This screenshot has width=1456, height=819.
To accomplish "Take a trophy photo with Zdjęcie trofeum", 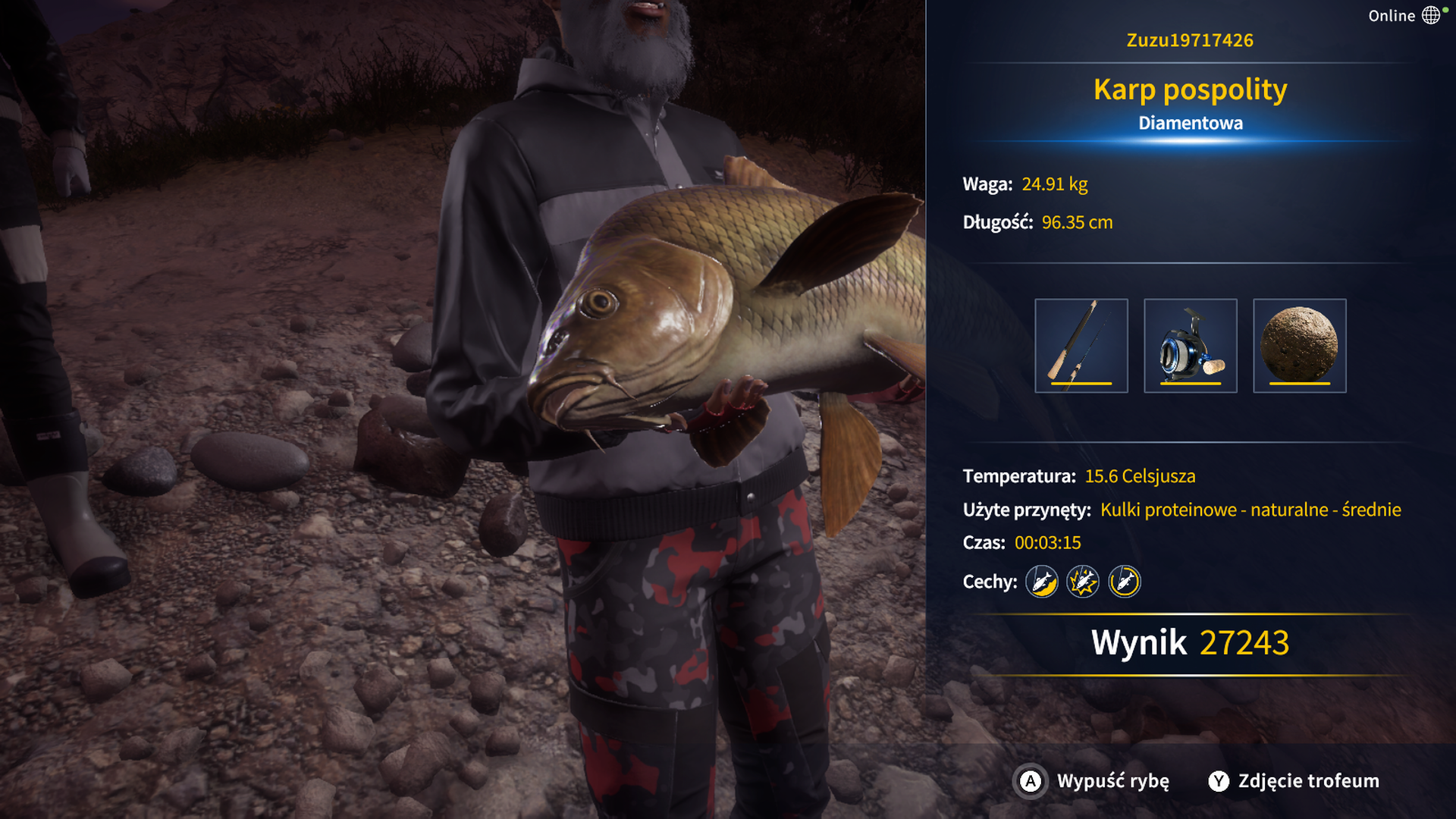I will pos(1294,781).
